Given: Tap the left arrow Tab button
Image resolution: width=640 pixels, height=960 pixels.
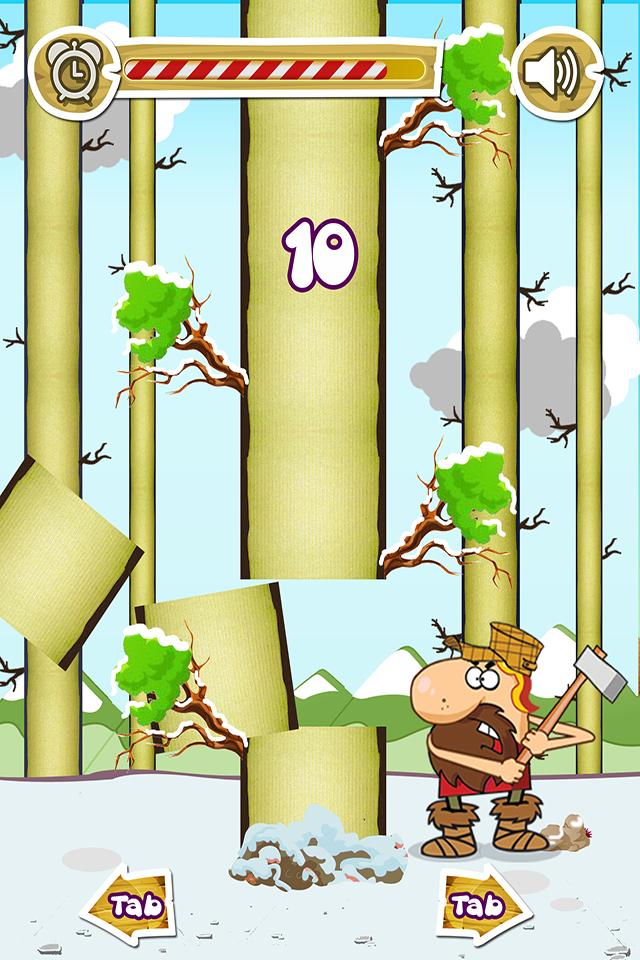Looking at the screenshot, I should [x=126, y=905].
